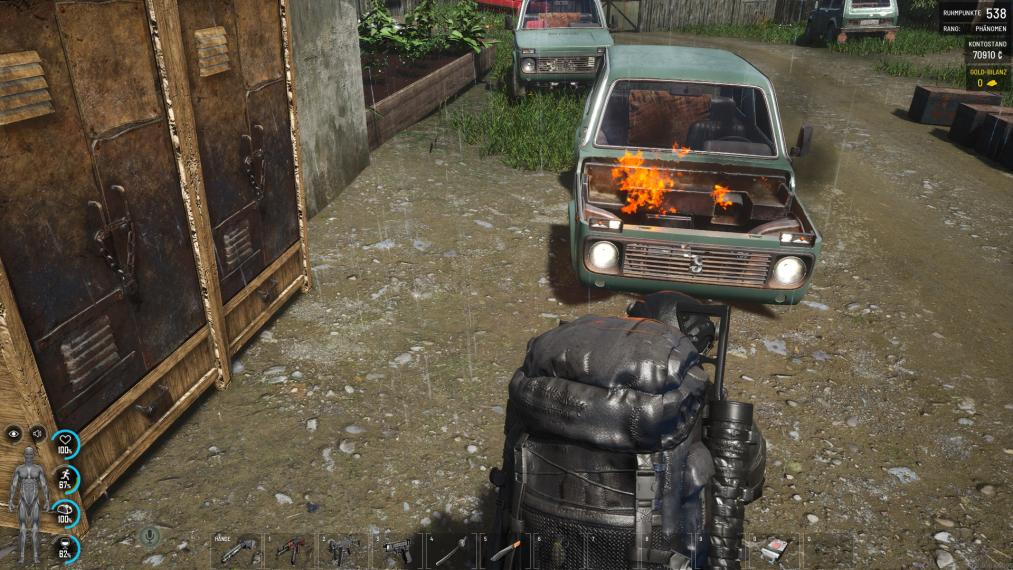Select the white item pack in the hotbar
Image resolution: width=1013 pixels, height=570 pixels.
point(774,550)
